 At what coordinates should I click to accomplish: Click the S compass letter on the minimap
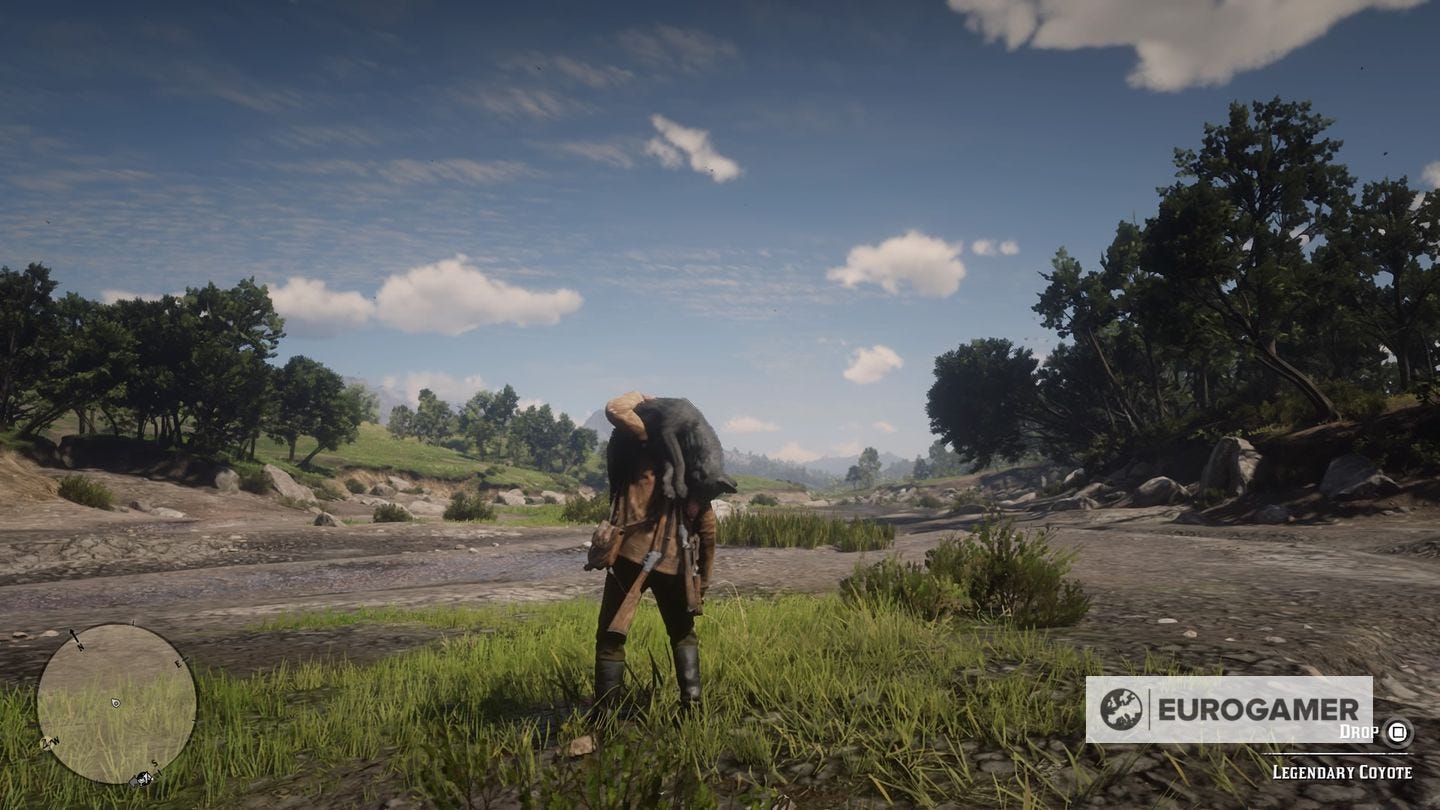(x=153, y=762)
